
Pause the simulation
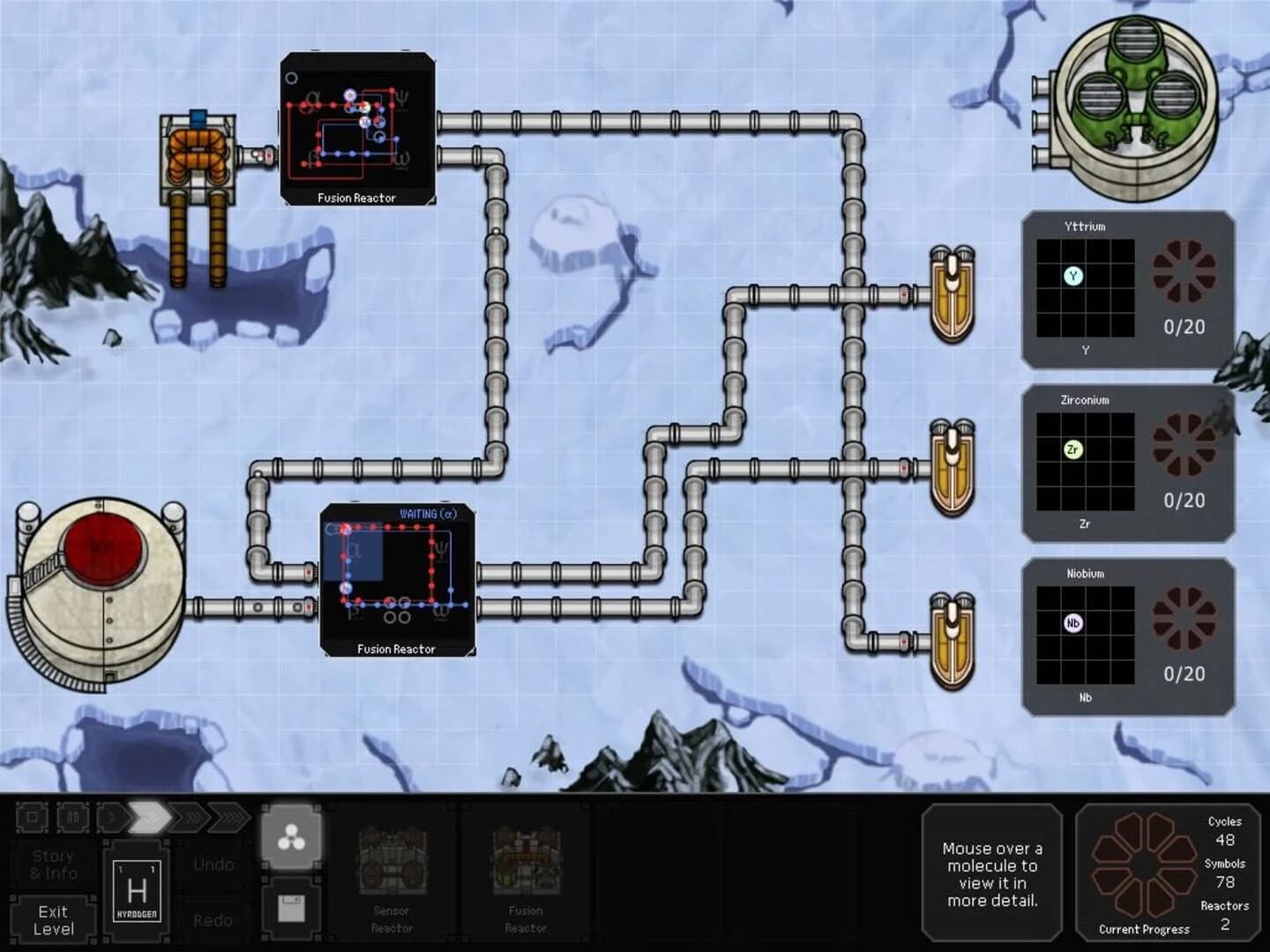click(x=72, y=818)
